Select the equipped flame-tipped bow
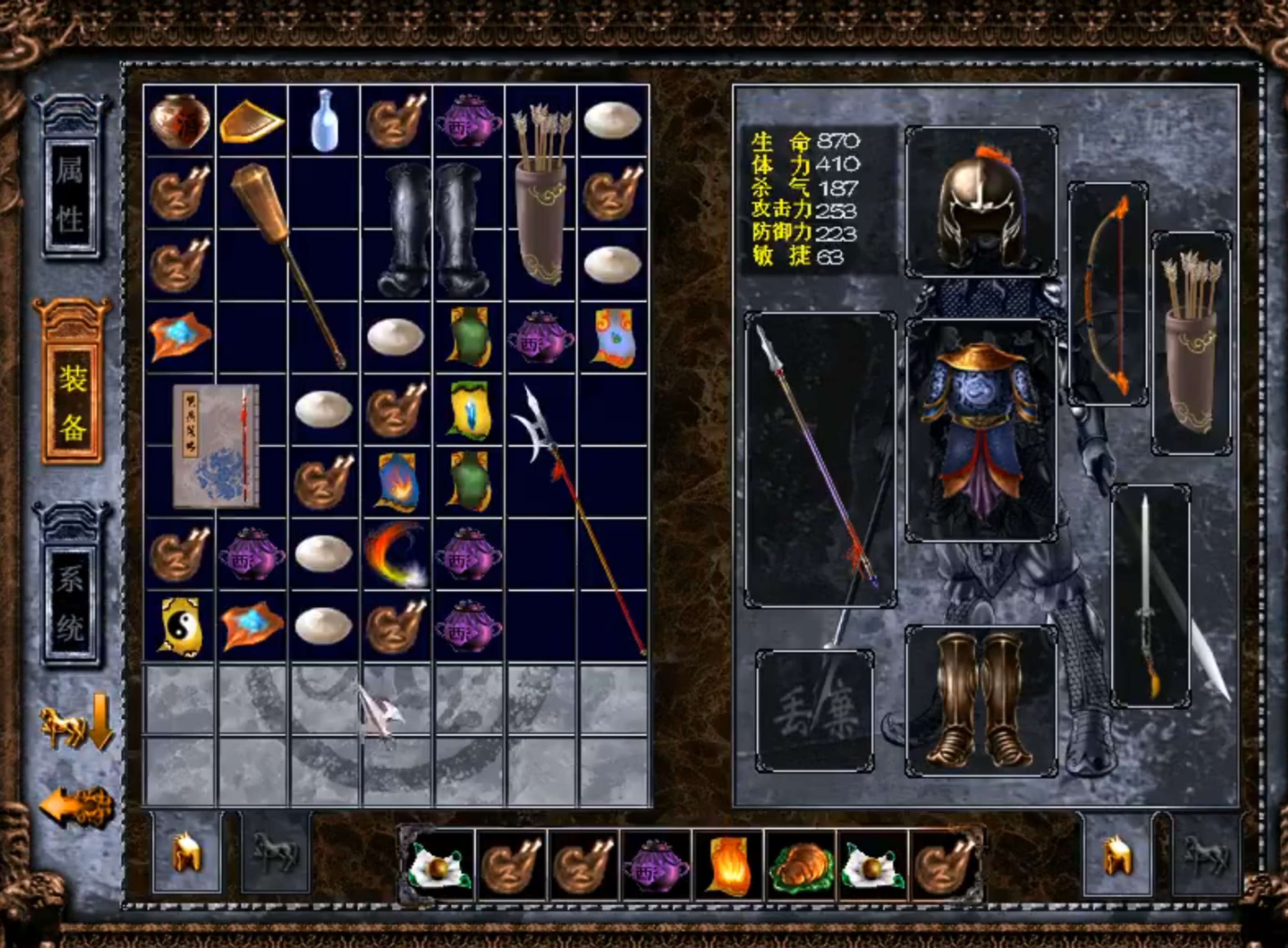 click(x=1107, y=294)
